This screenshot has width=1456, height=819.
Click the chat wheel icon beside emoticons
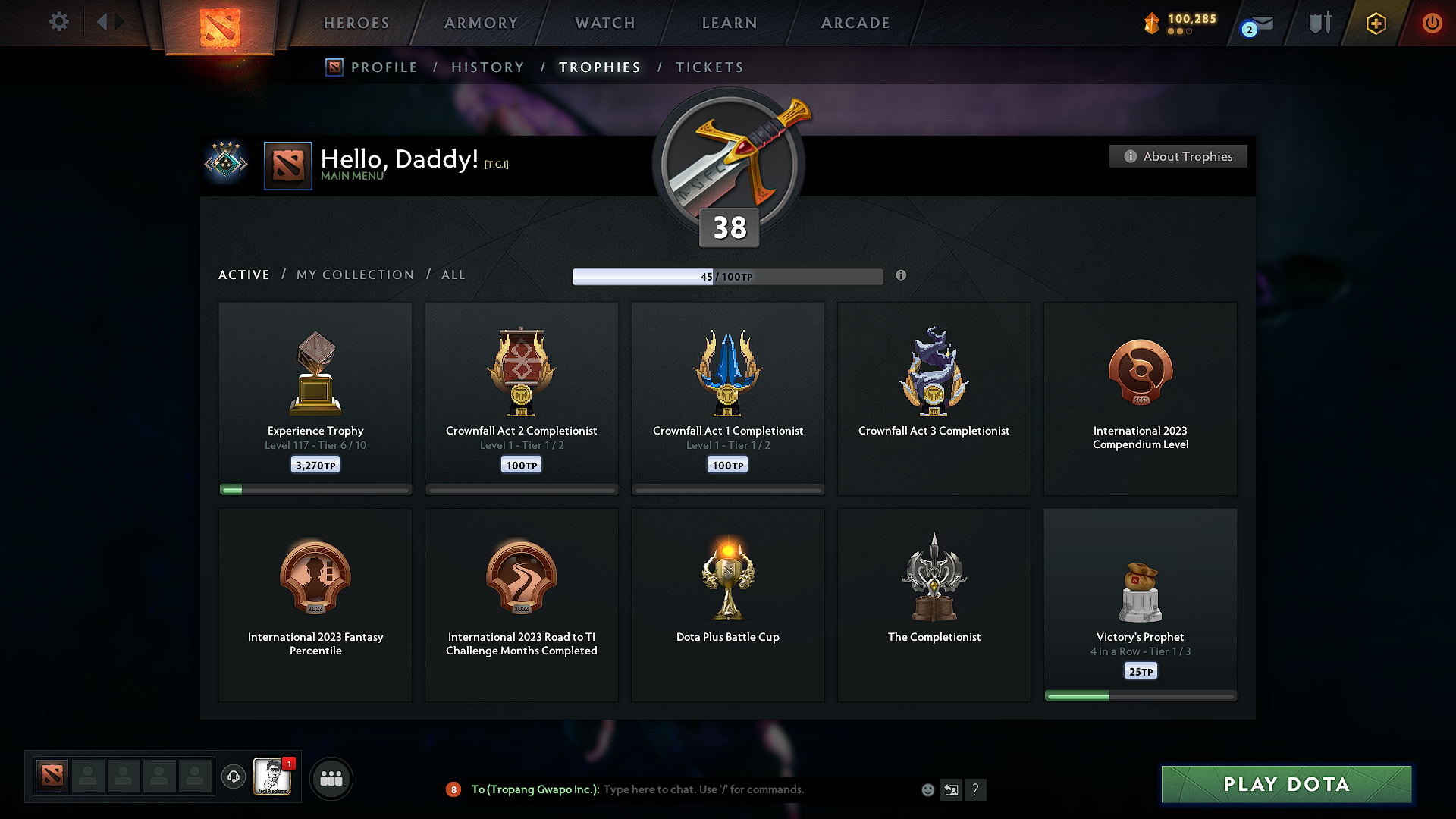951,789
